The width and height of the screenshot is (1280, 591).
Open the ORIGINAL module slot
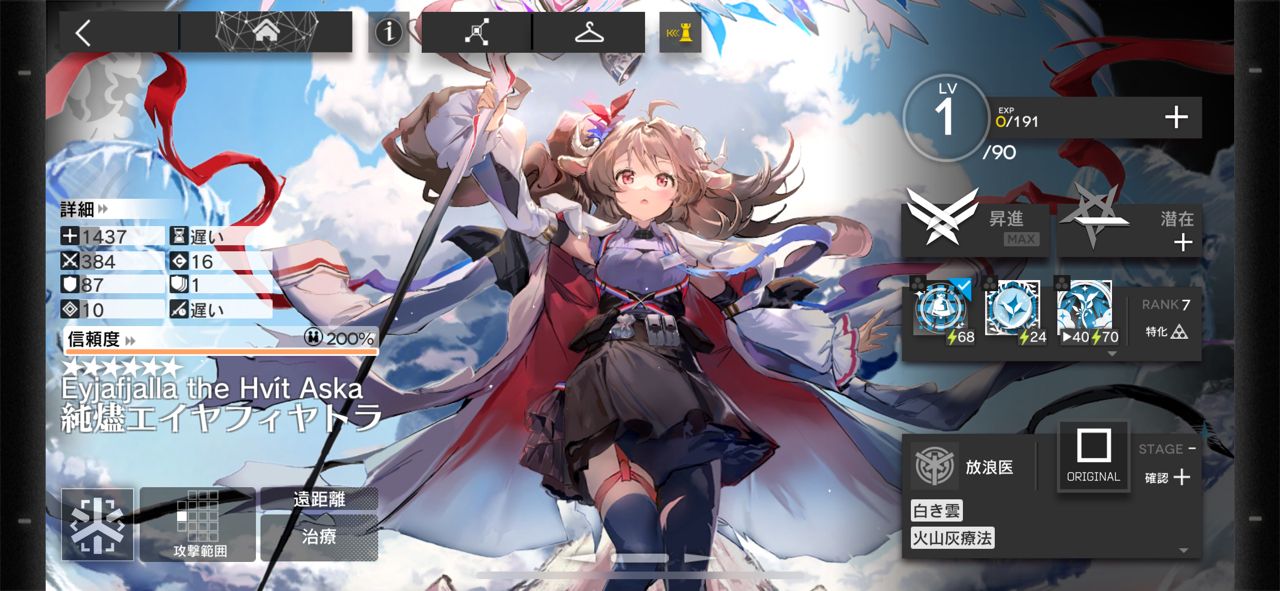click(1093, 455)
